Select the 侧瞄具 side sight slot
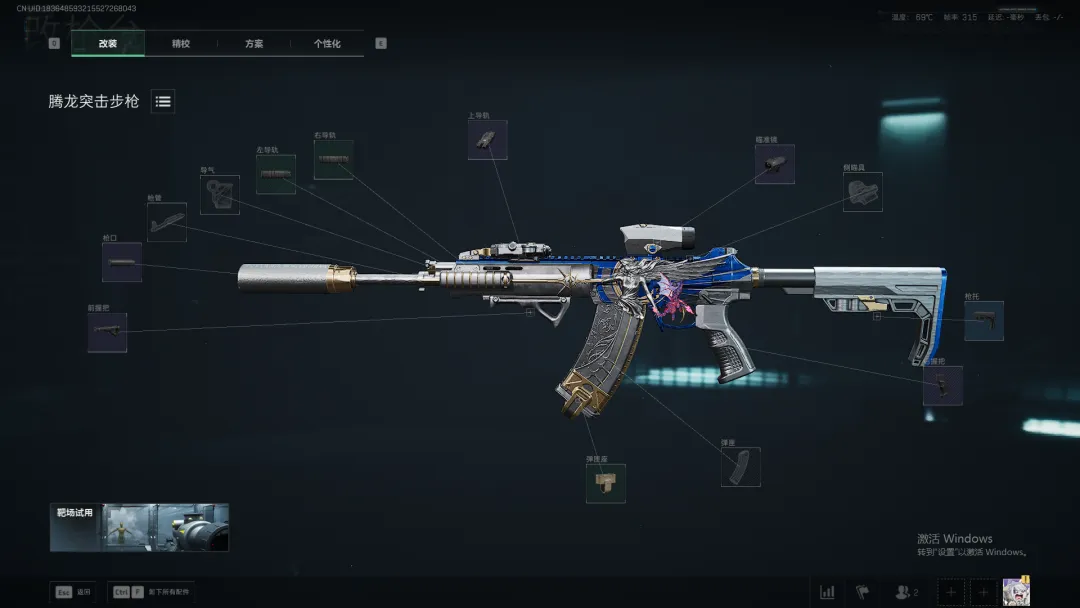 (862, 192)
